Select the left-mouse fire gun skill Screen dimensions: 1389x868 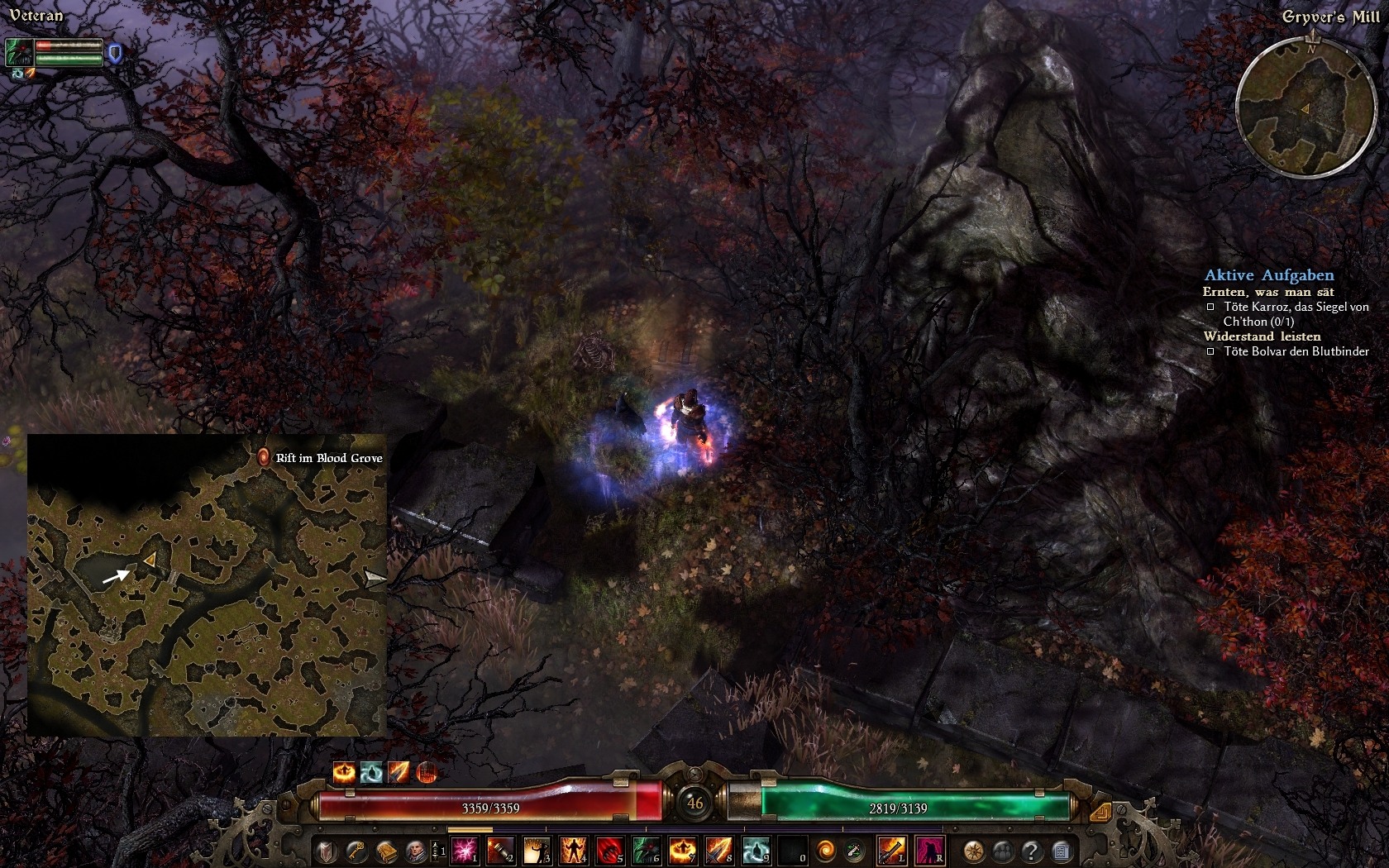click(x=891, y=850)
